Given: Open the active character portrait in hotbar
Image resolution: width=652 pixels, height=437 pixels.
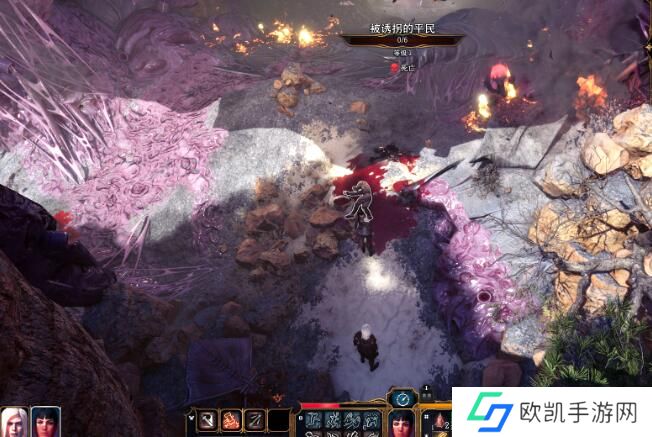Looking at the screenshot, I should pos(401,424).
